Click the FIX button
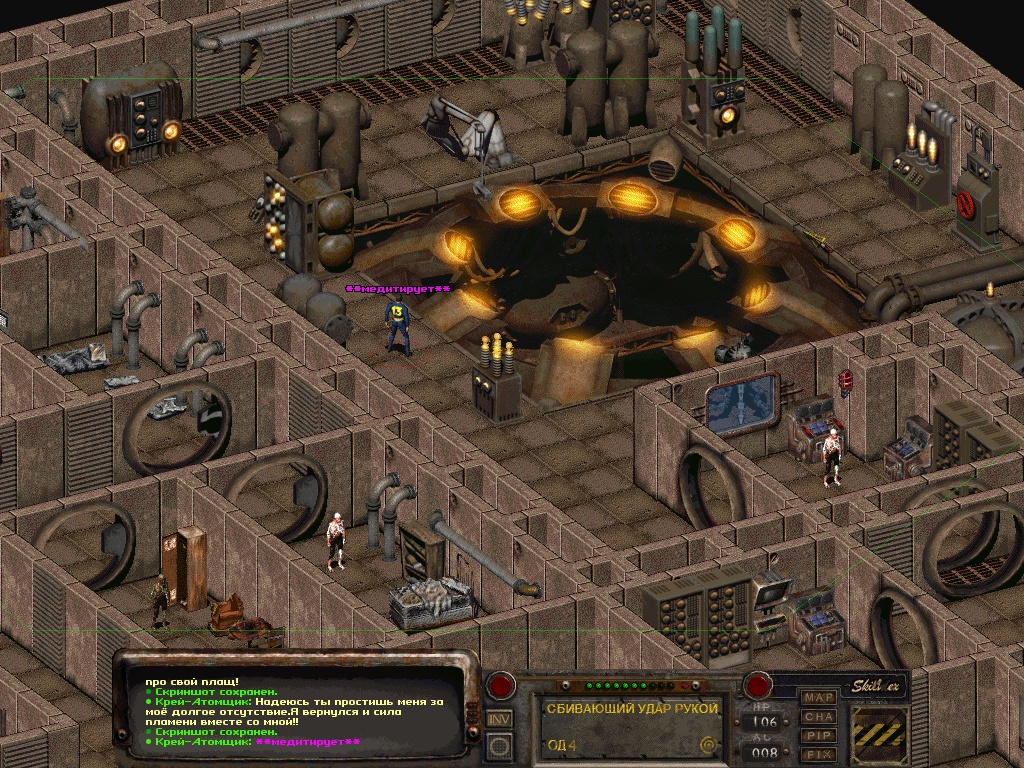 [819, 753]
